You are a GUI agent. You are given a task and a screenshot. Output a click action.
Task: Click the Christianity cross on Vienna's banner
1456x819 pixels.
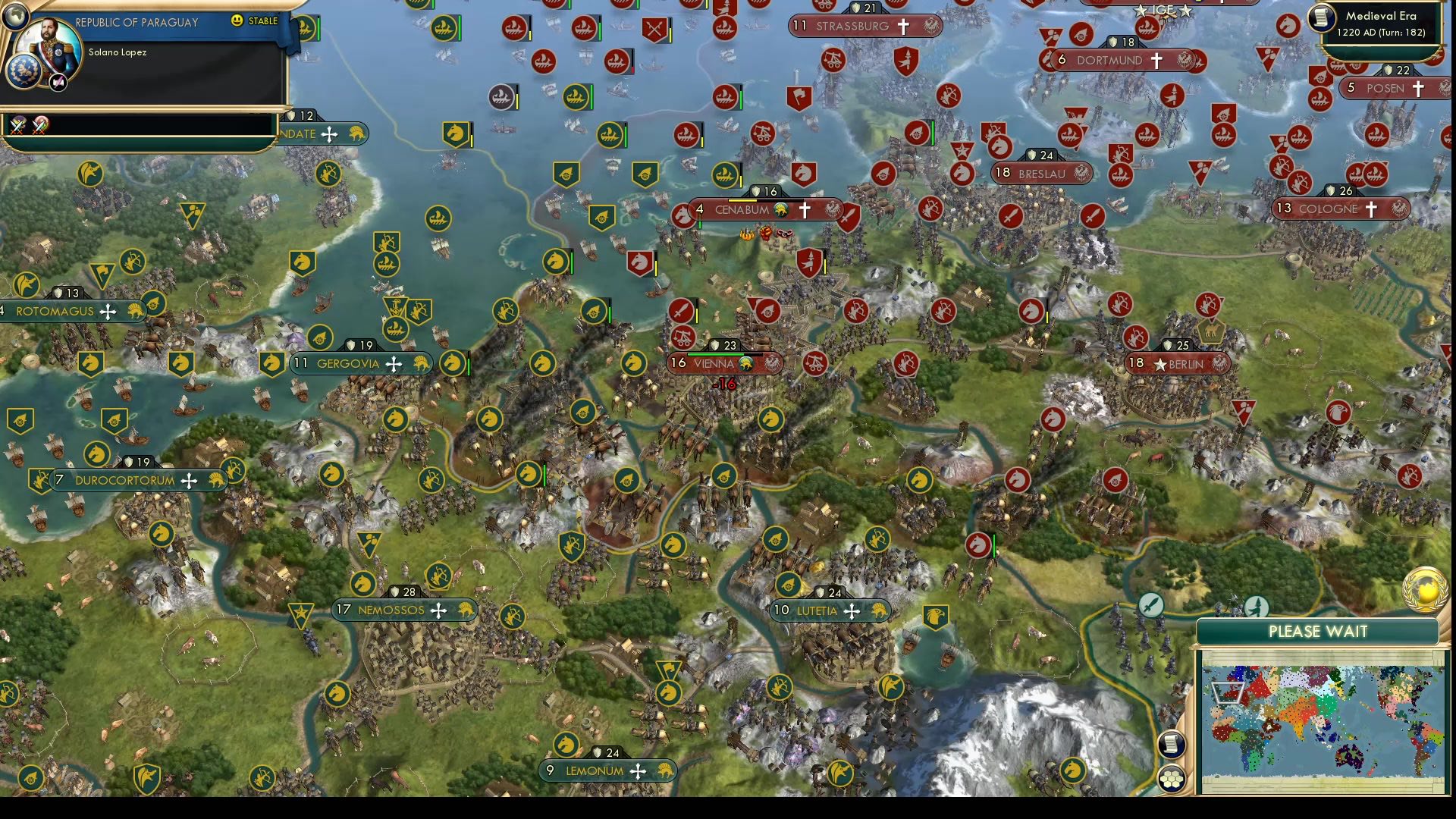click(746, 364)
